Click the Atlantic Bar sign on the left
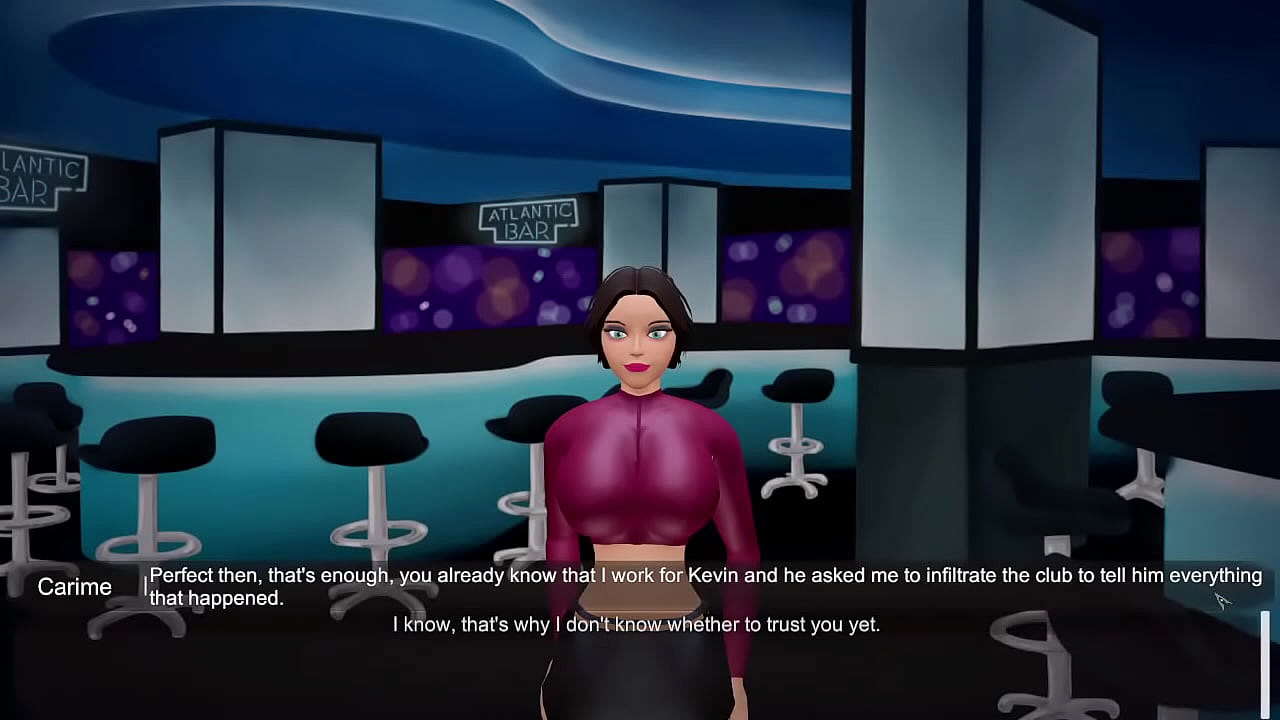 click(40, 175)
